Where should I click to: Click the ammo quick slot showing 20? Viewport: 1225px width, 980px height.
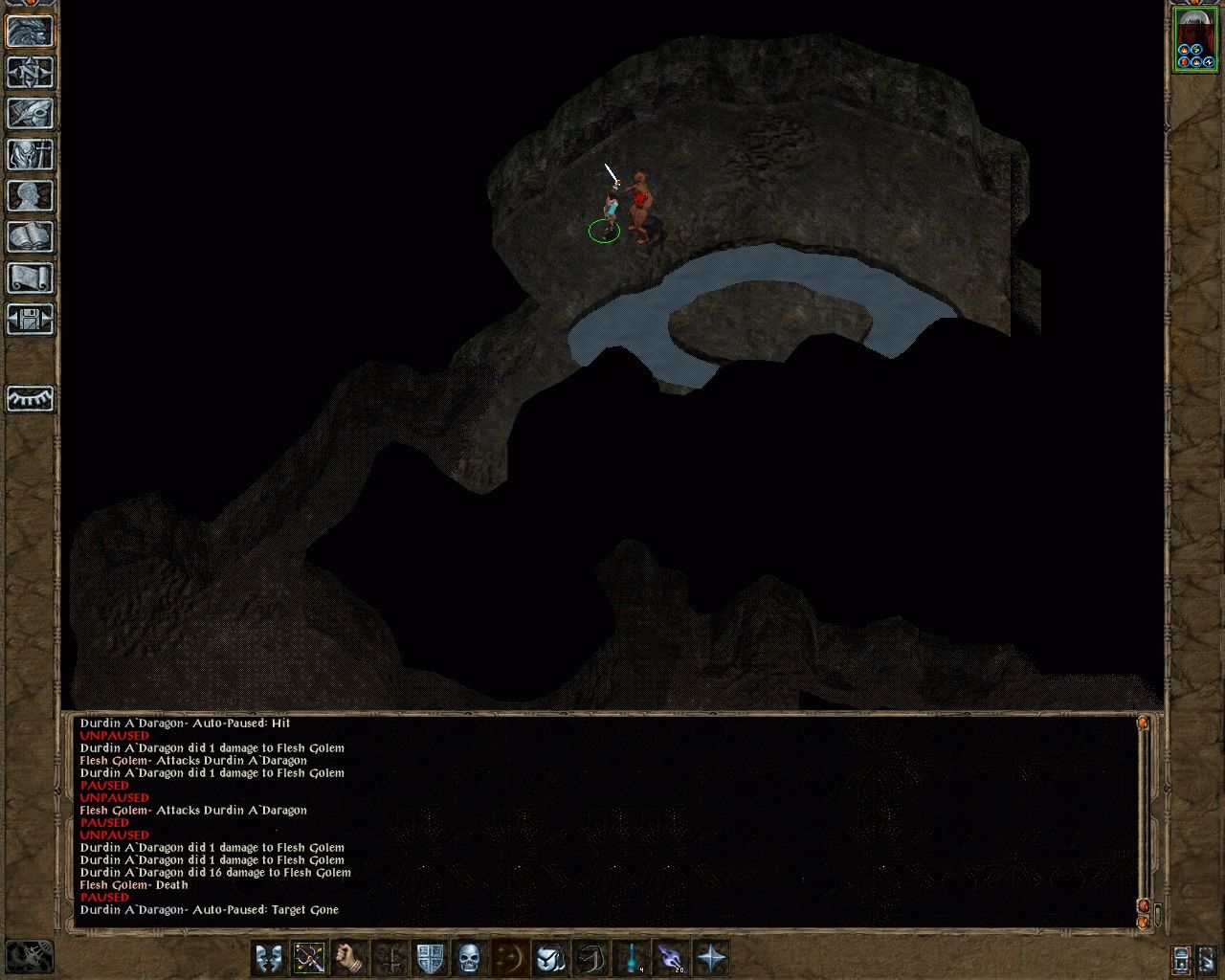673,954
